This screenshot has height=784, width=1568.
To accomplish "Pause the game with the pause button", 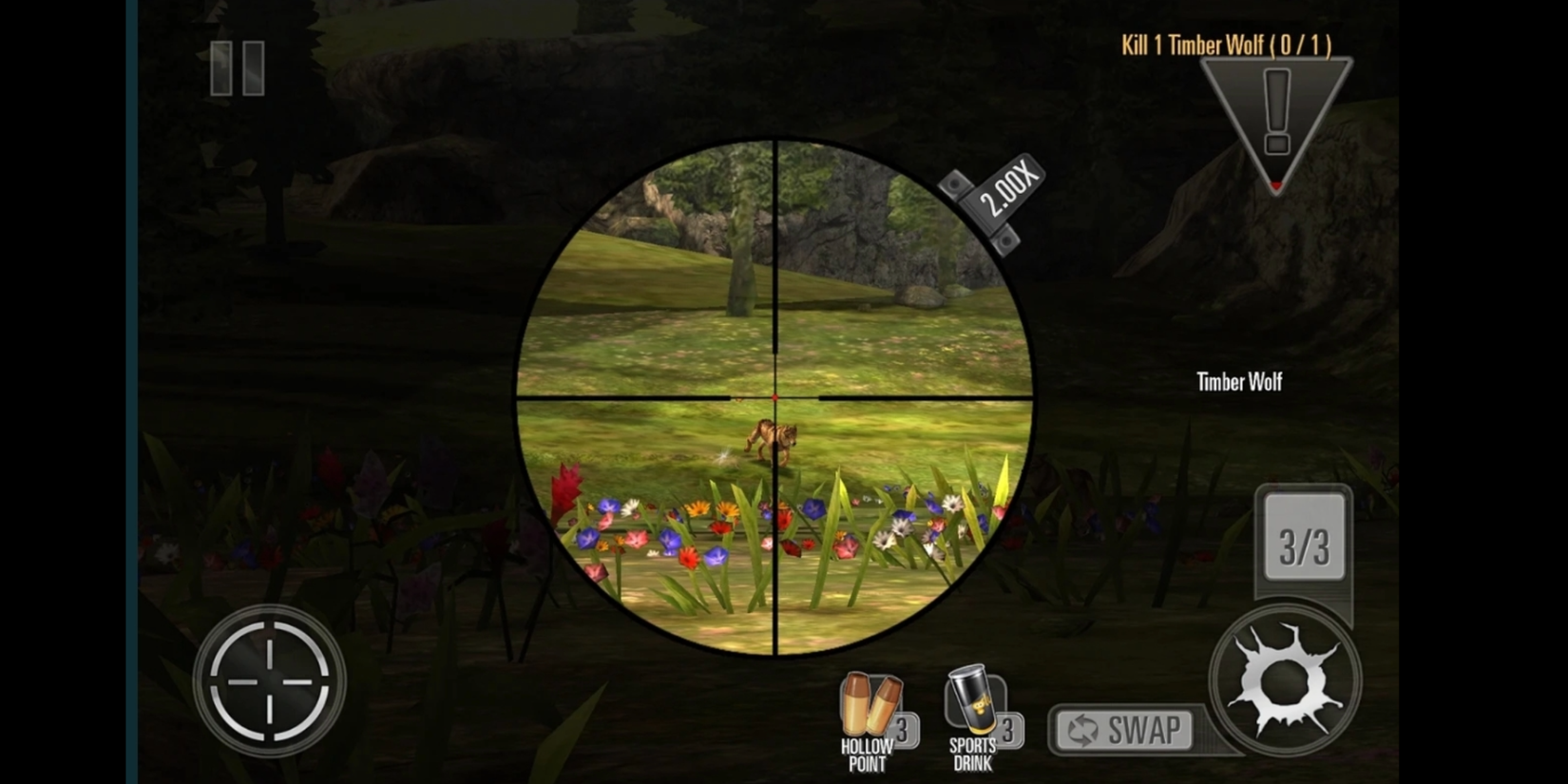I will point(238,68).
